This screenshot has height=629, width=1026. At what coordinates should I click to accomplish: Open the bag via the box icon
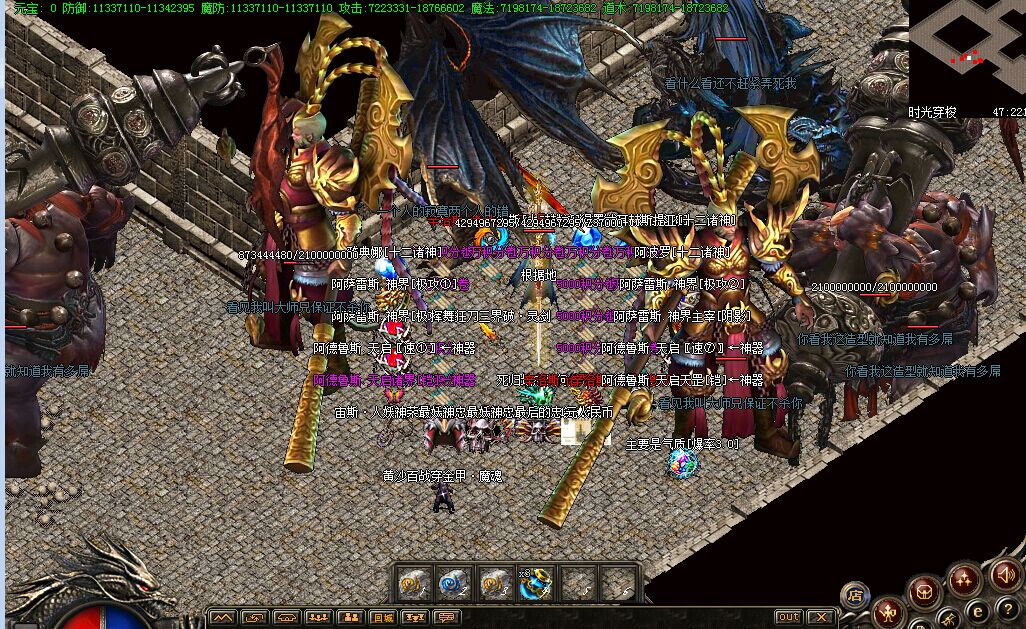click(925, 591)
